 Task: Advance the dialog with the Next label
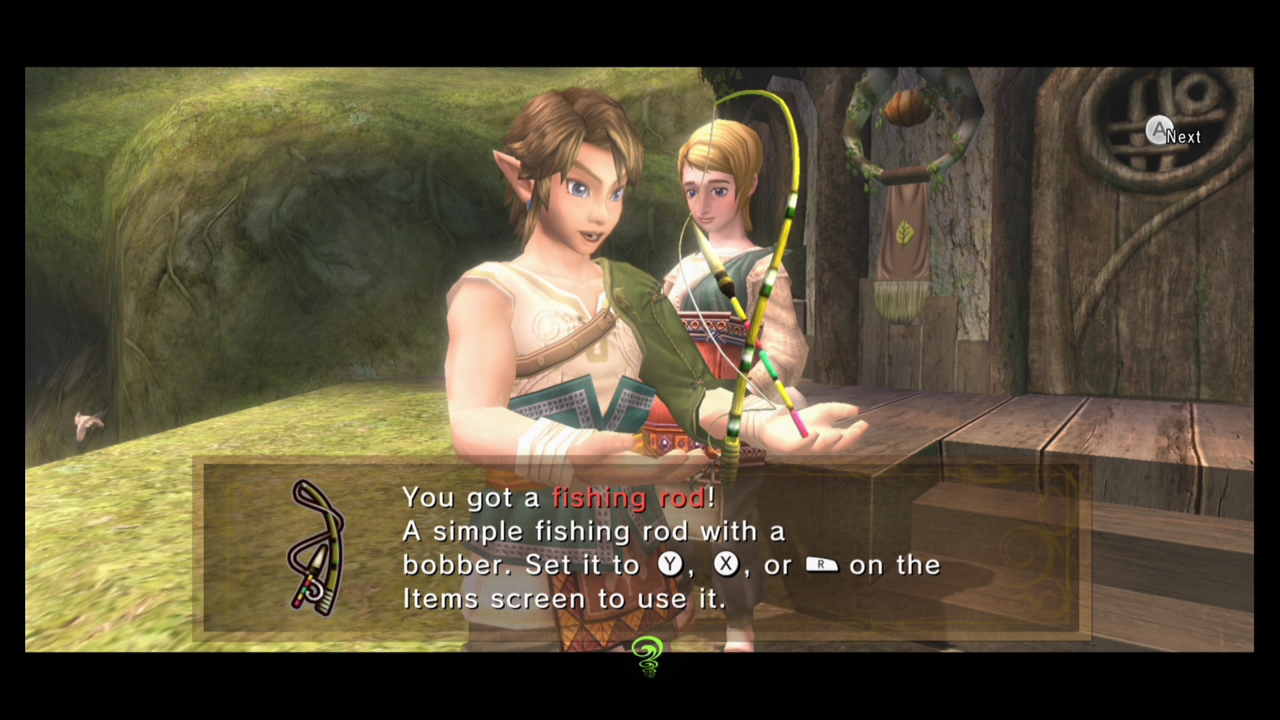tap(1185, 136)
